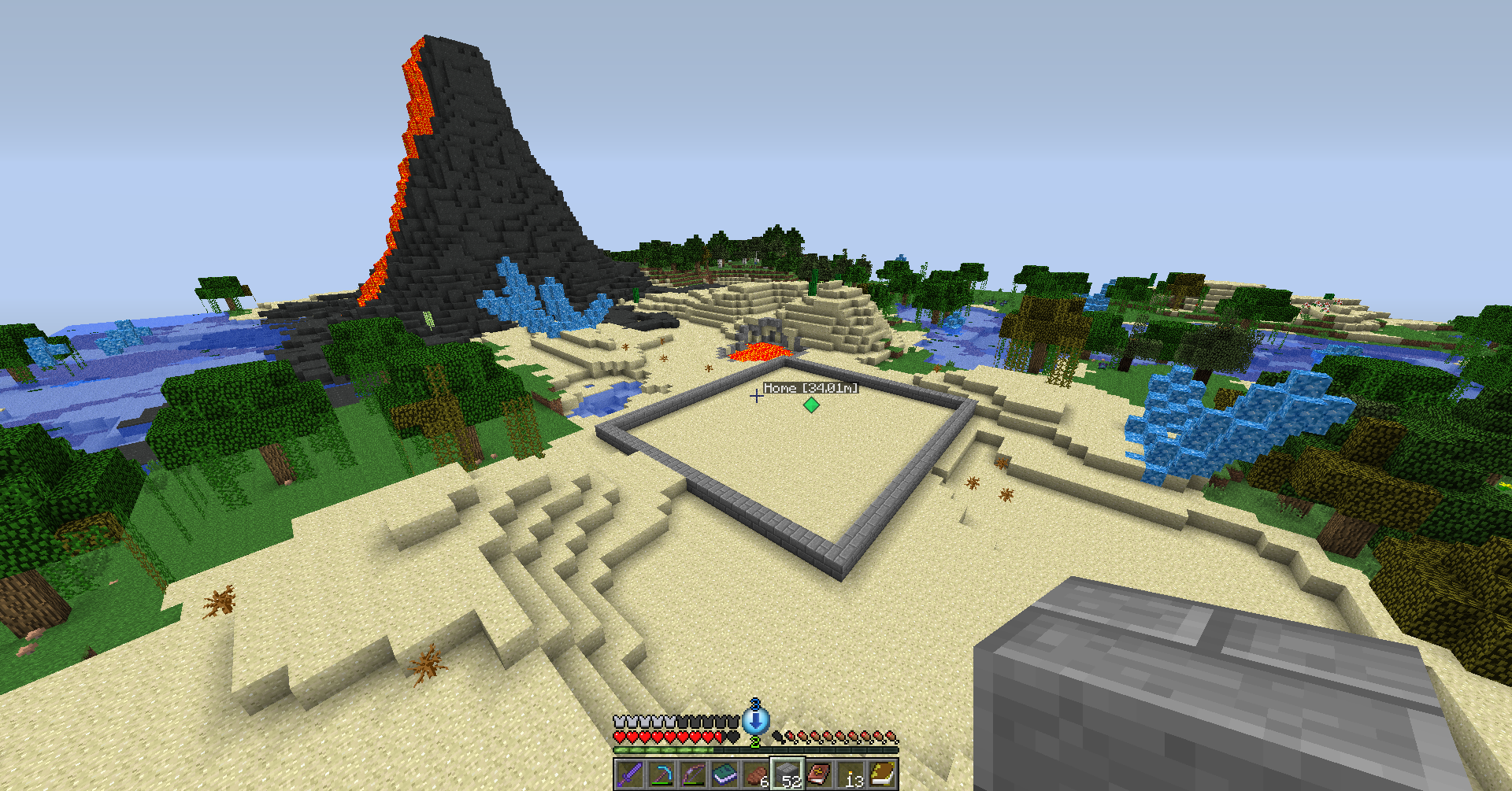The height and width of the screenshot is (791, 1512).
Task: Select the brown gold-trimmed book slot
Action: tap(882, 774)
